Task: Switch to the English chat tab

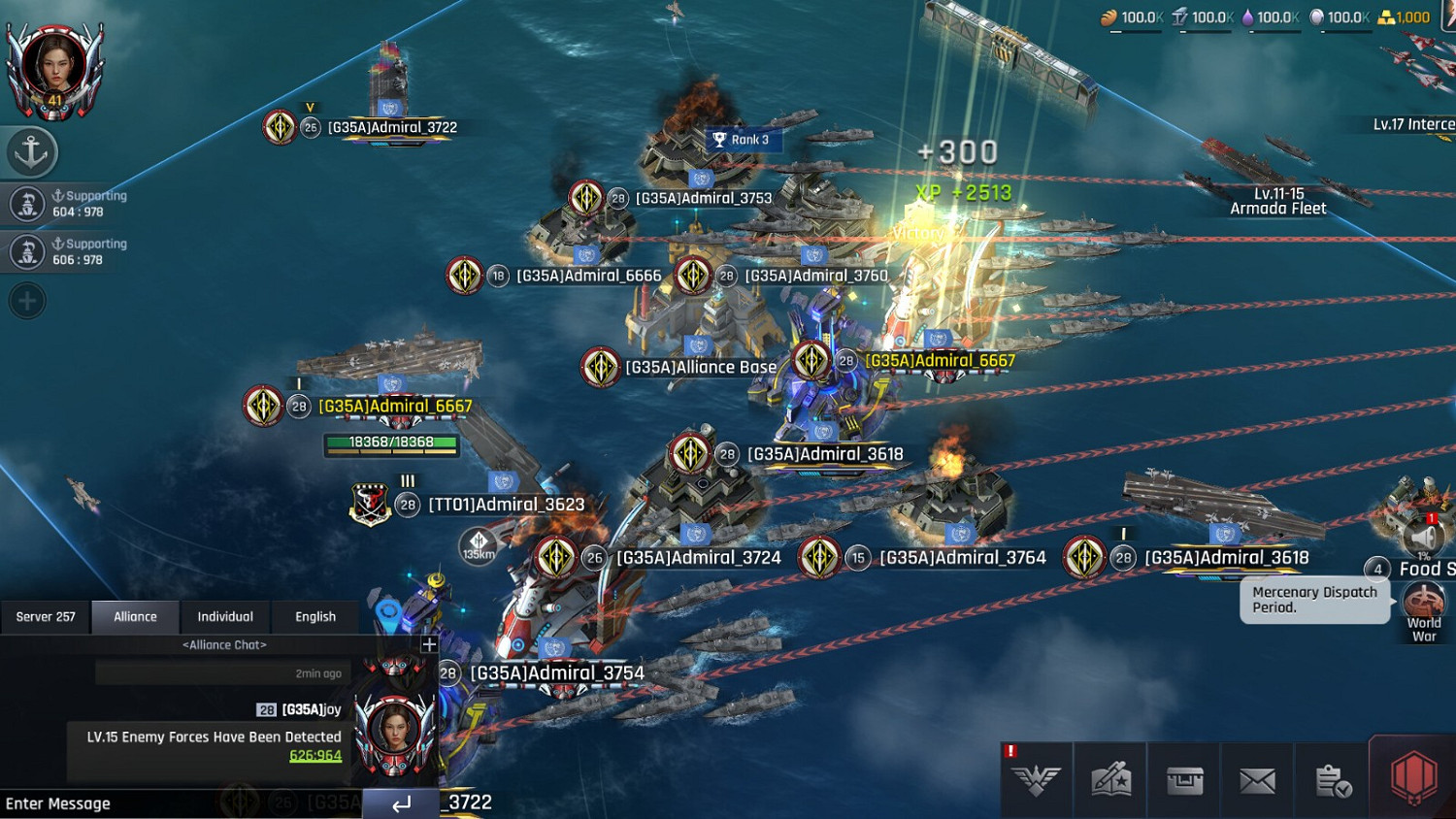Action: pos(315,616)
